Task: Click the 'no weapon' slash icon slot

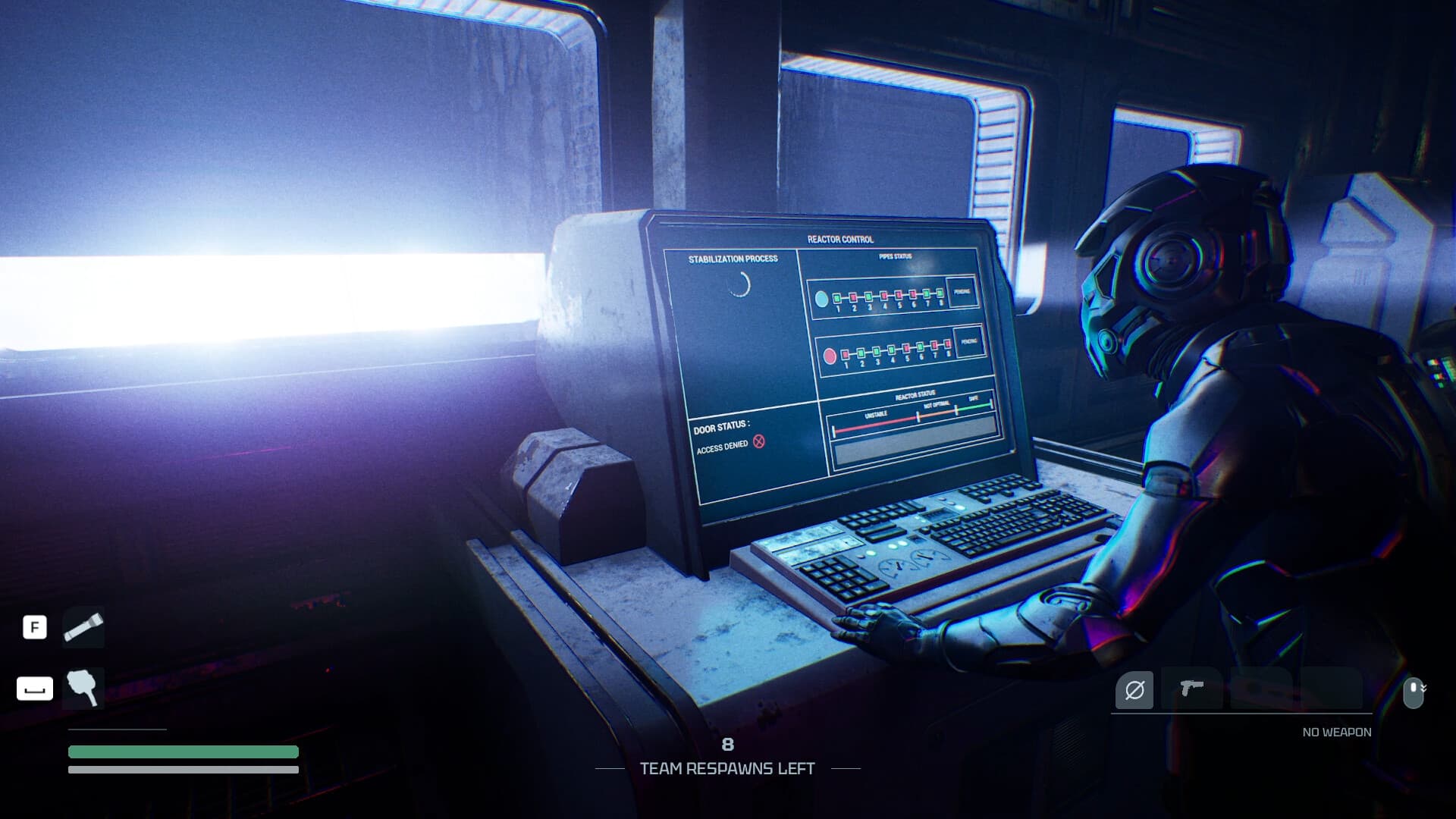Action: pos(1134,688)
